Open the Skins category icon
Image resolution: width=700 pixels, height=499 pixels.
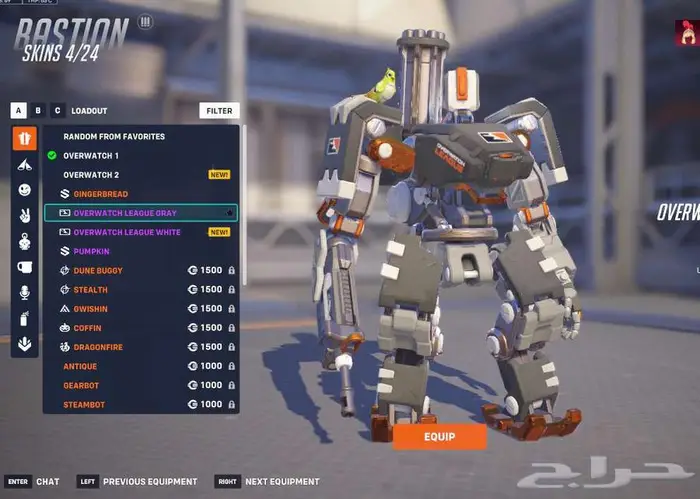[24, 137]
